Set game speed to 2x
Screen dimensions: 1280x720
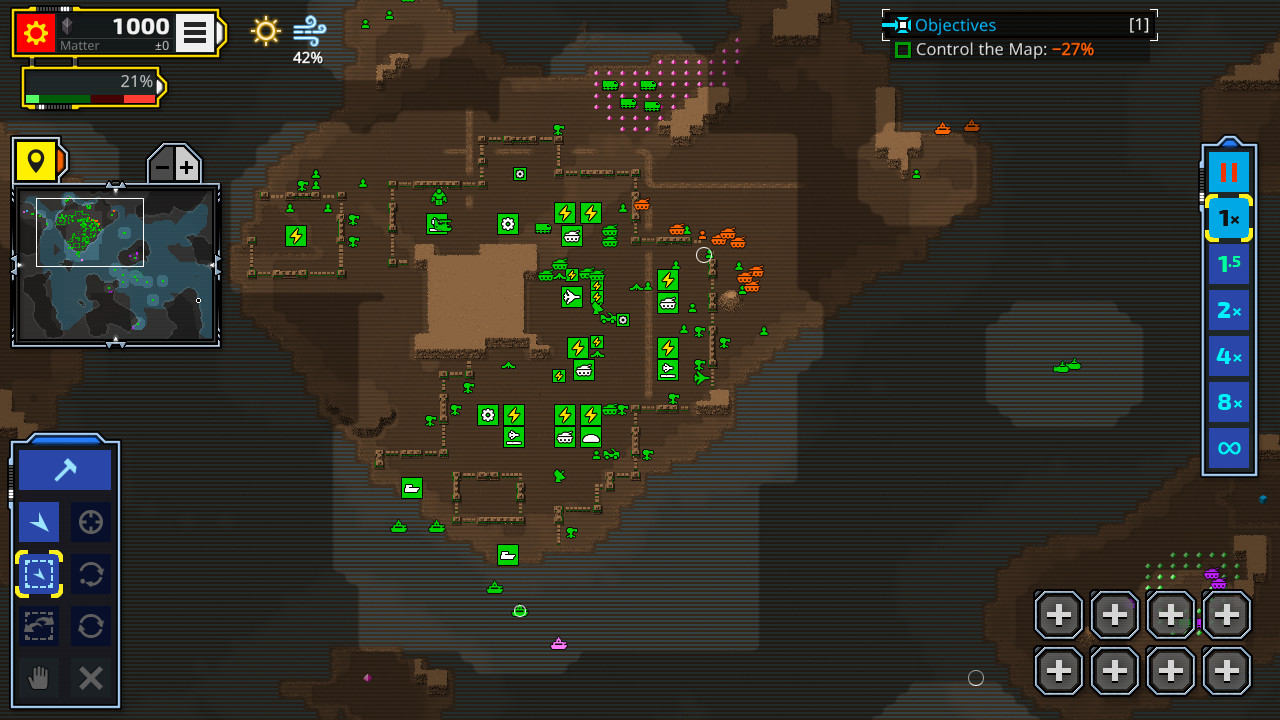1228,310
